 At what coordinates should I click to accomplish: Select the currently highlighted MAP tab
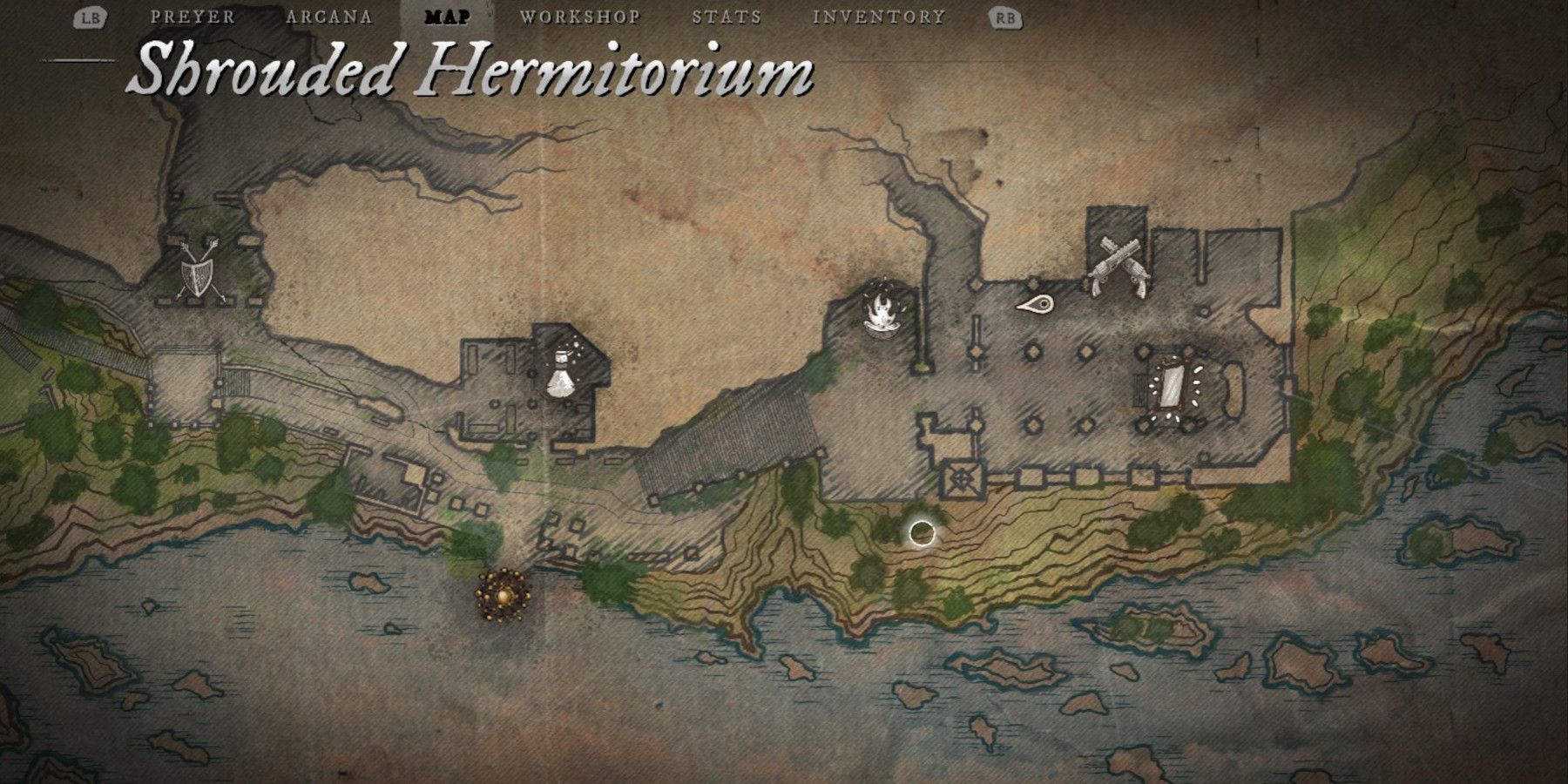446,15
